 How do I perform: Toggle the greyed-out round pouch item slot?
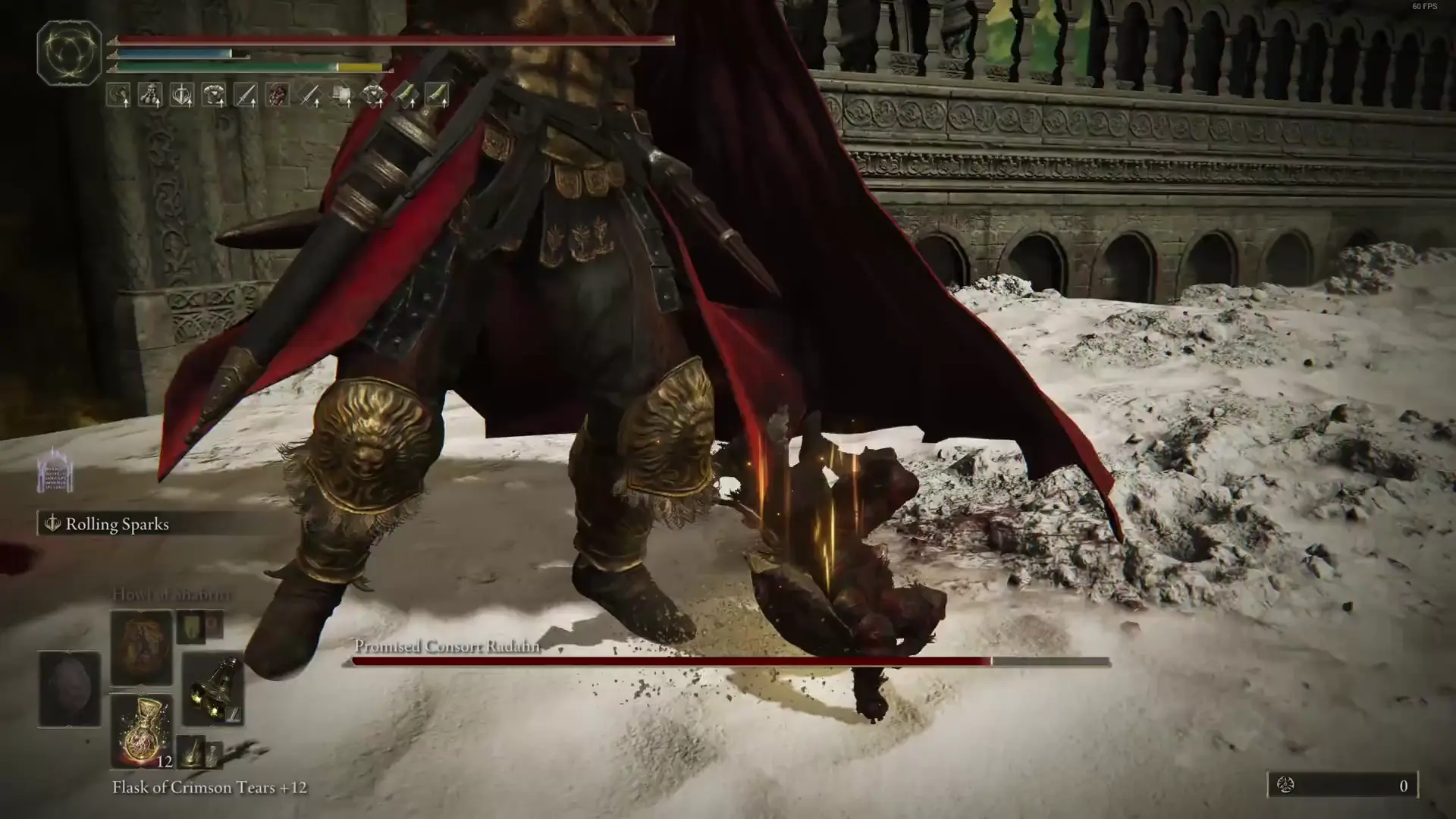point(68,690)
